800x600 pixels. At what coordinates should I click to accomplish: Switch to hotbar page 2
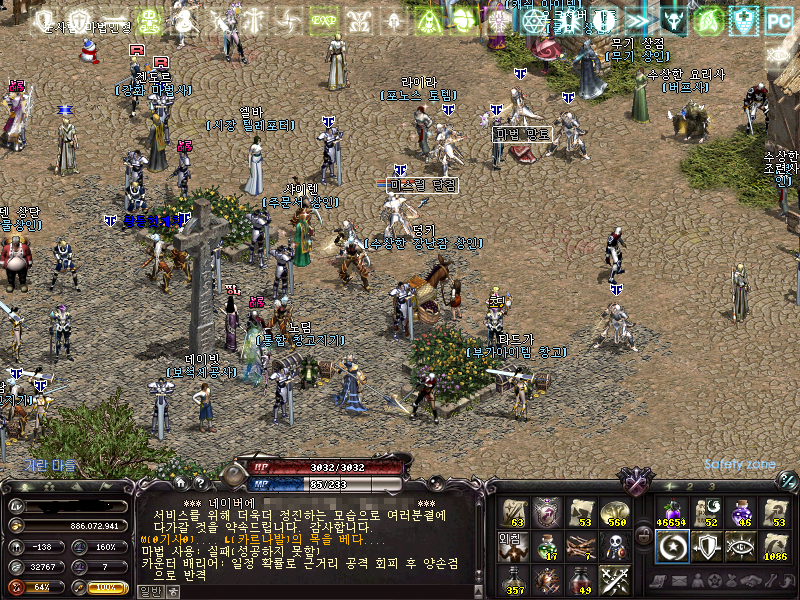pos(690,485)
